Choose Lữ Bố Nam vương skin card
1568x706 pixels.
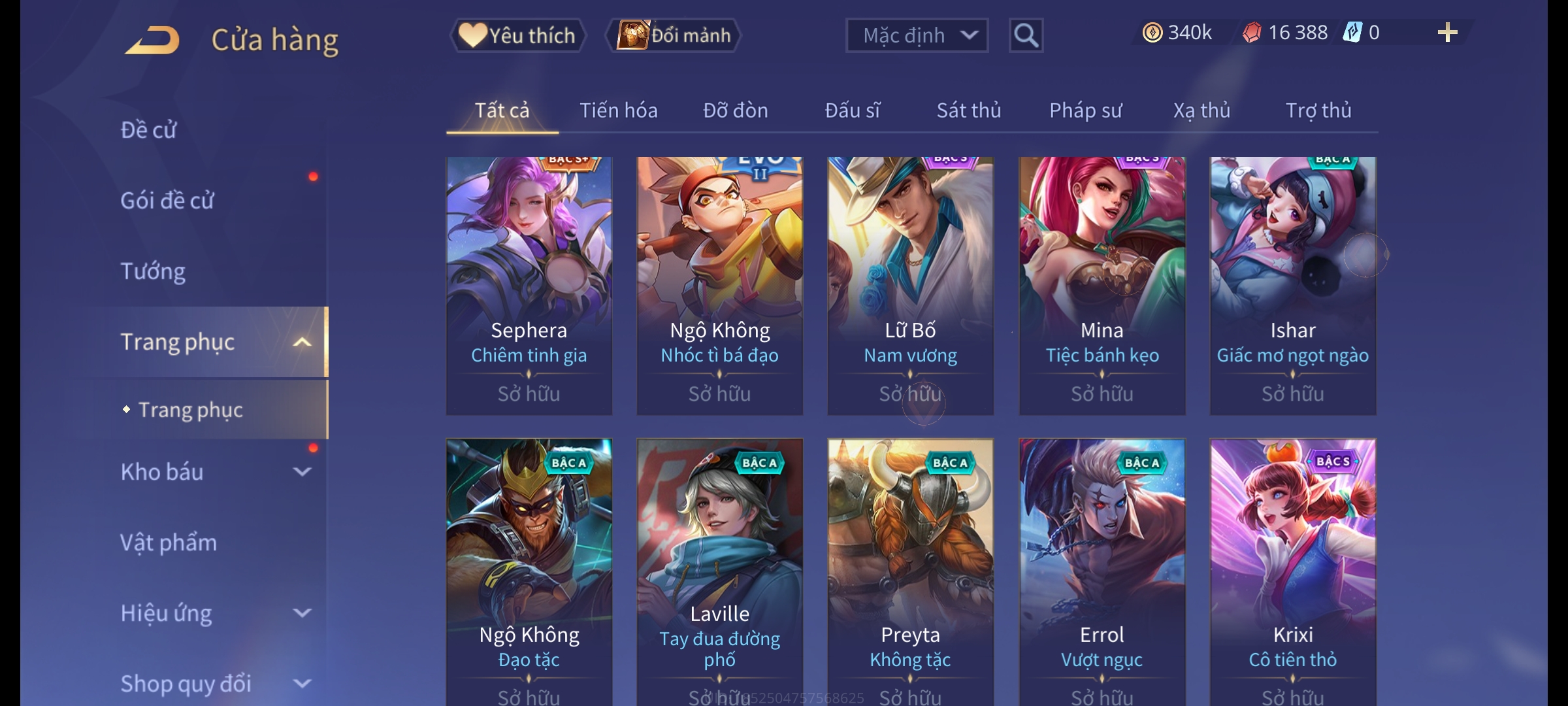[910, 286]
